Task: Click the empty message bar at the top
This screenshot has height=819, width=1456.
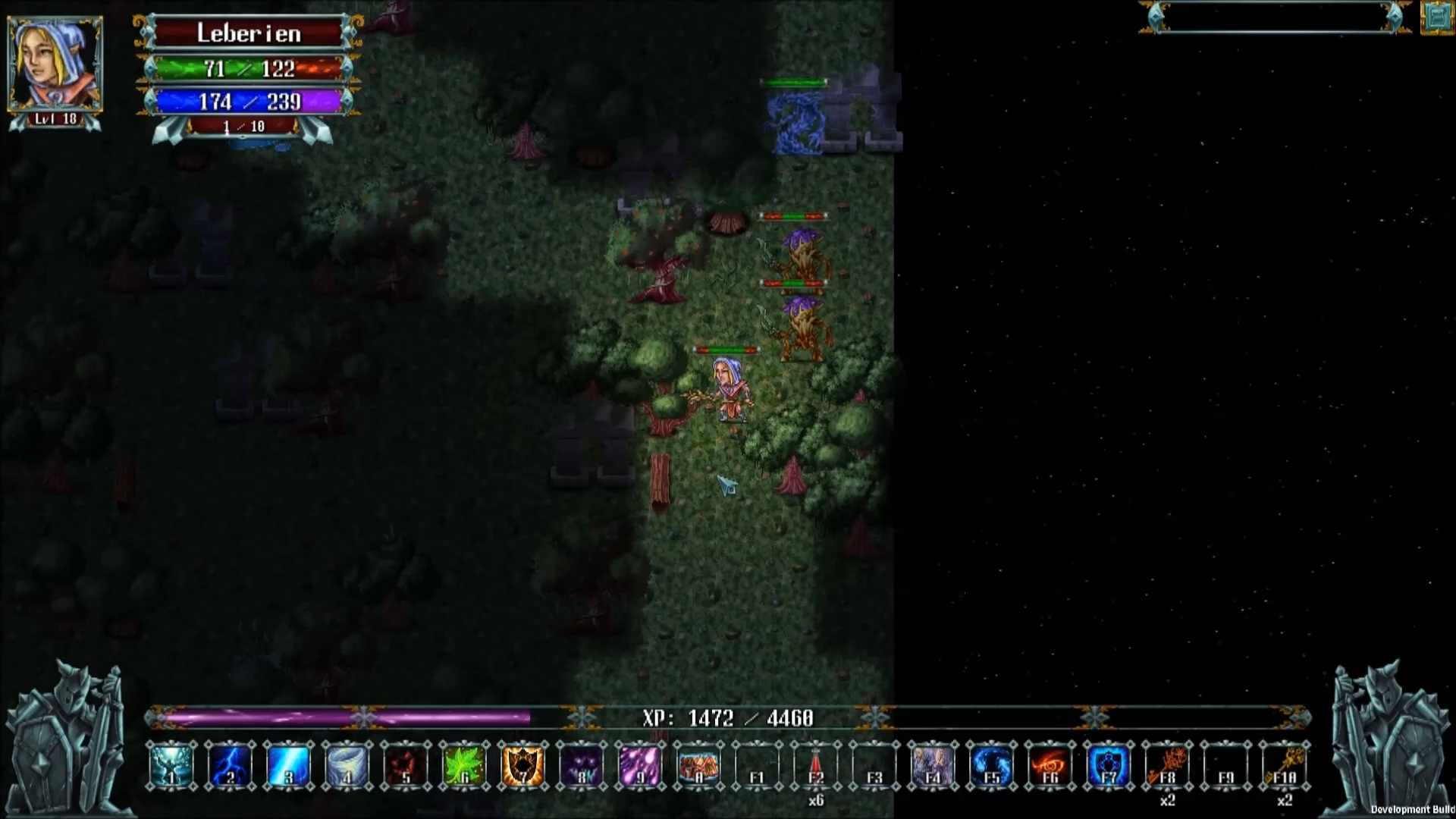Action: pos(1274,14)
